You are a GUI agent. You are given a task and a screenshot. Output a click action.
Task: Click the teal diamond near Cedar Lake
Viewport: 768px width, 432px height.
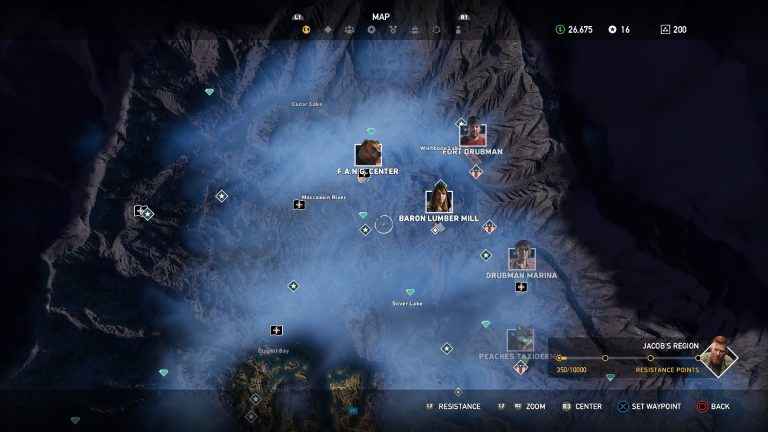tap(209, 92)
